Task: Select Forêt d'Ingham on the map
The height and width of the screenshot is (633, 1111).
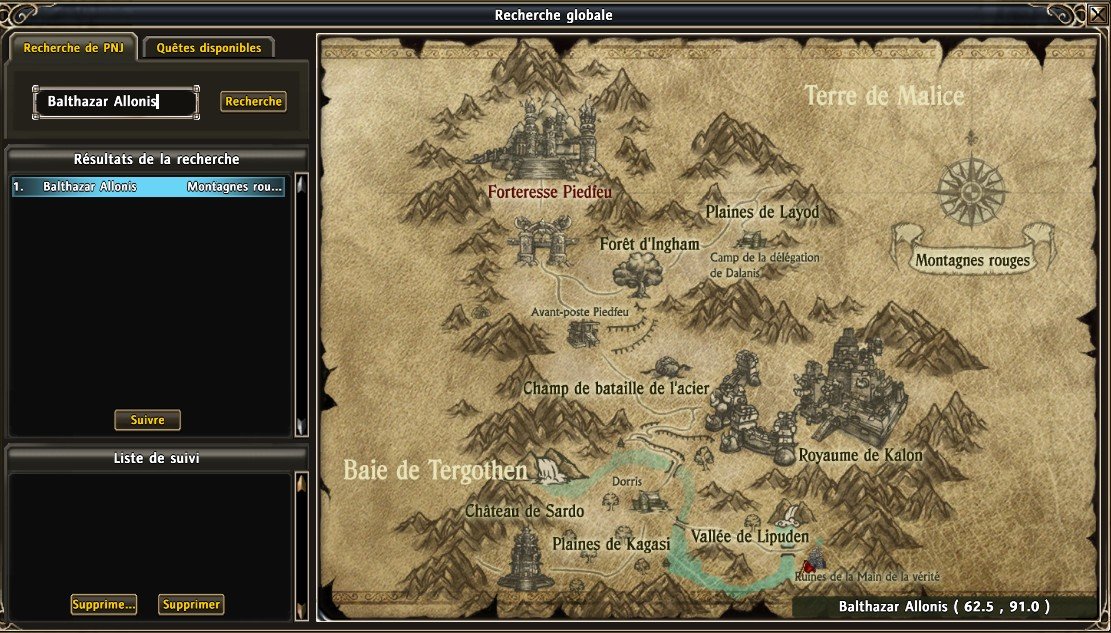Action: pyautogui.click(x=649, y=244)
